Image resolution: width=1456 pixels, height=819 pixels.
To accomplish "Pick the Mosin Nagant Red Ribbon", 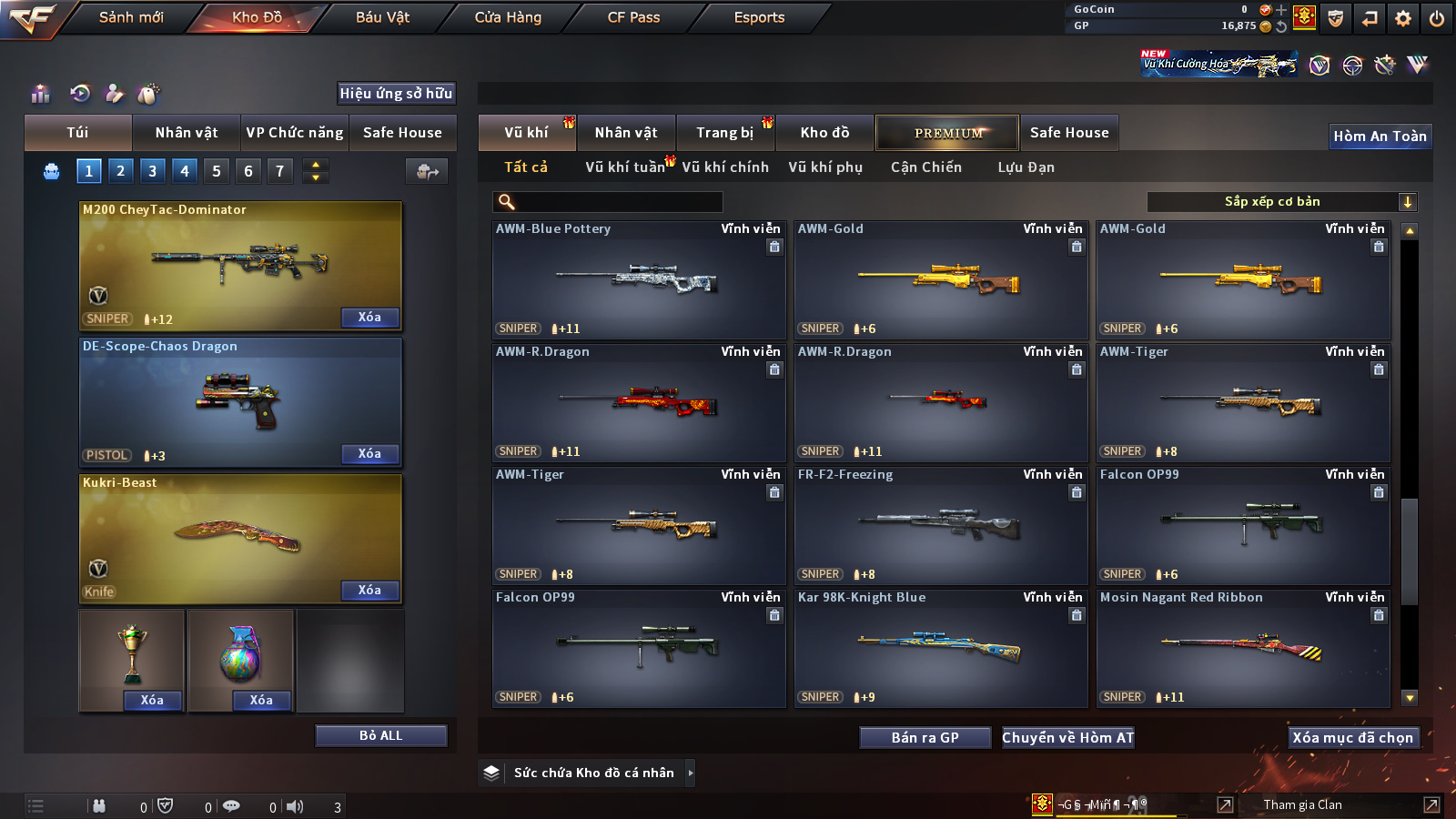I will tap(1242, 649).
